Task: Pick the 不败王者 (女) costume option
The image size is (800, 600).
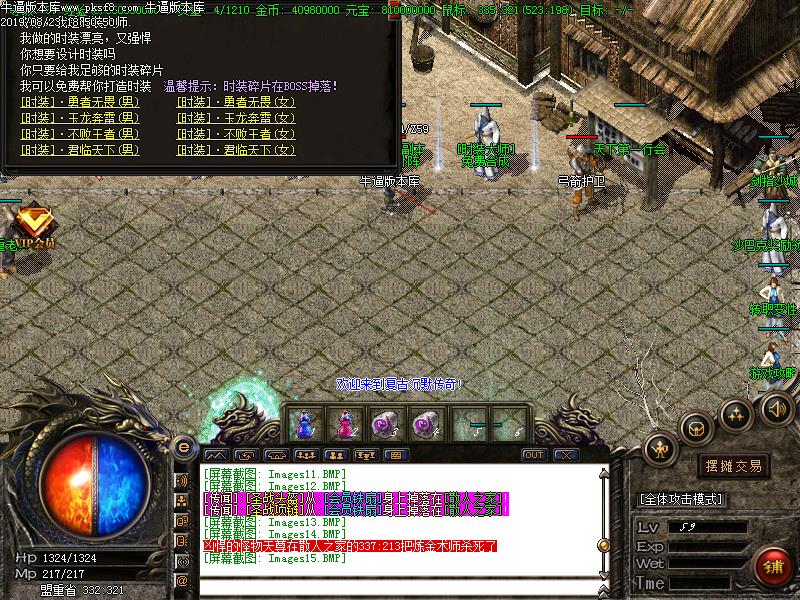Action: click(x=236, y=134)
